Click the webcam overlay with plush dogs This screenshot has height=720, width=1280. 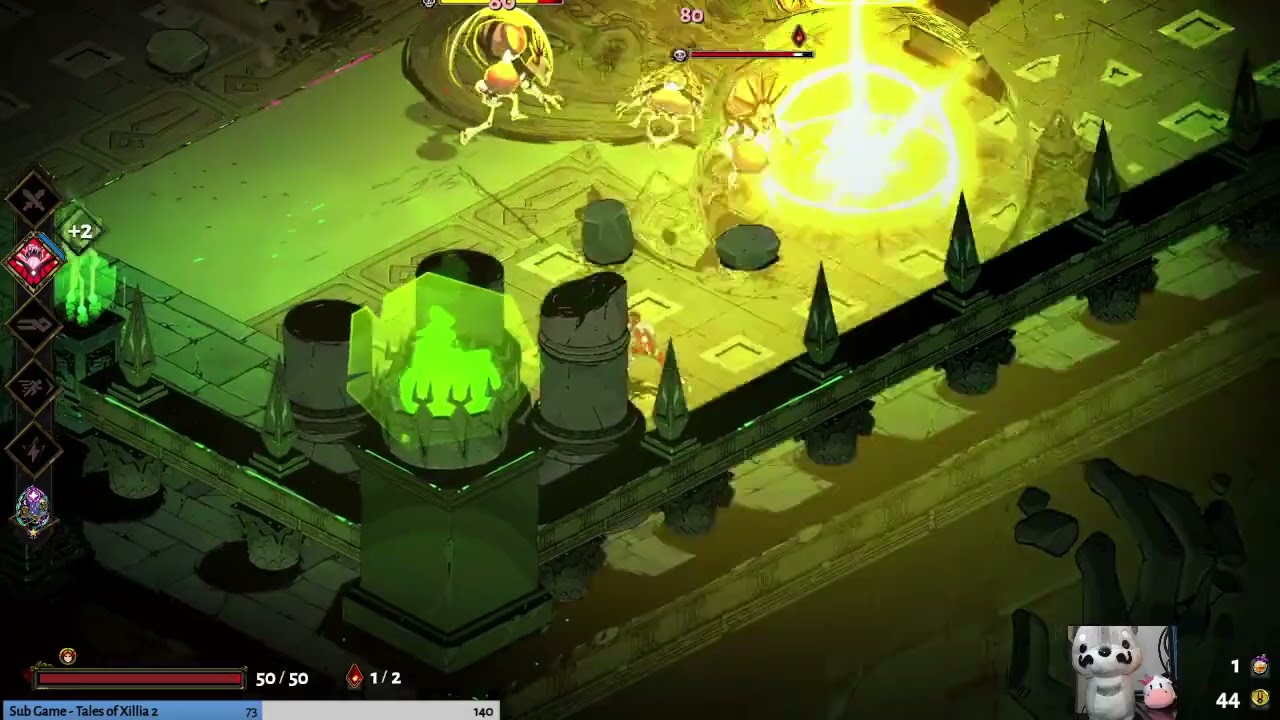(1120, 675)
